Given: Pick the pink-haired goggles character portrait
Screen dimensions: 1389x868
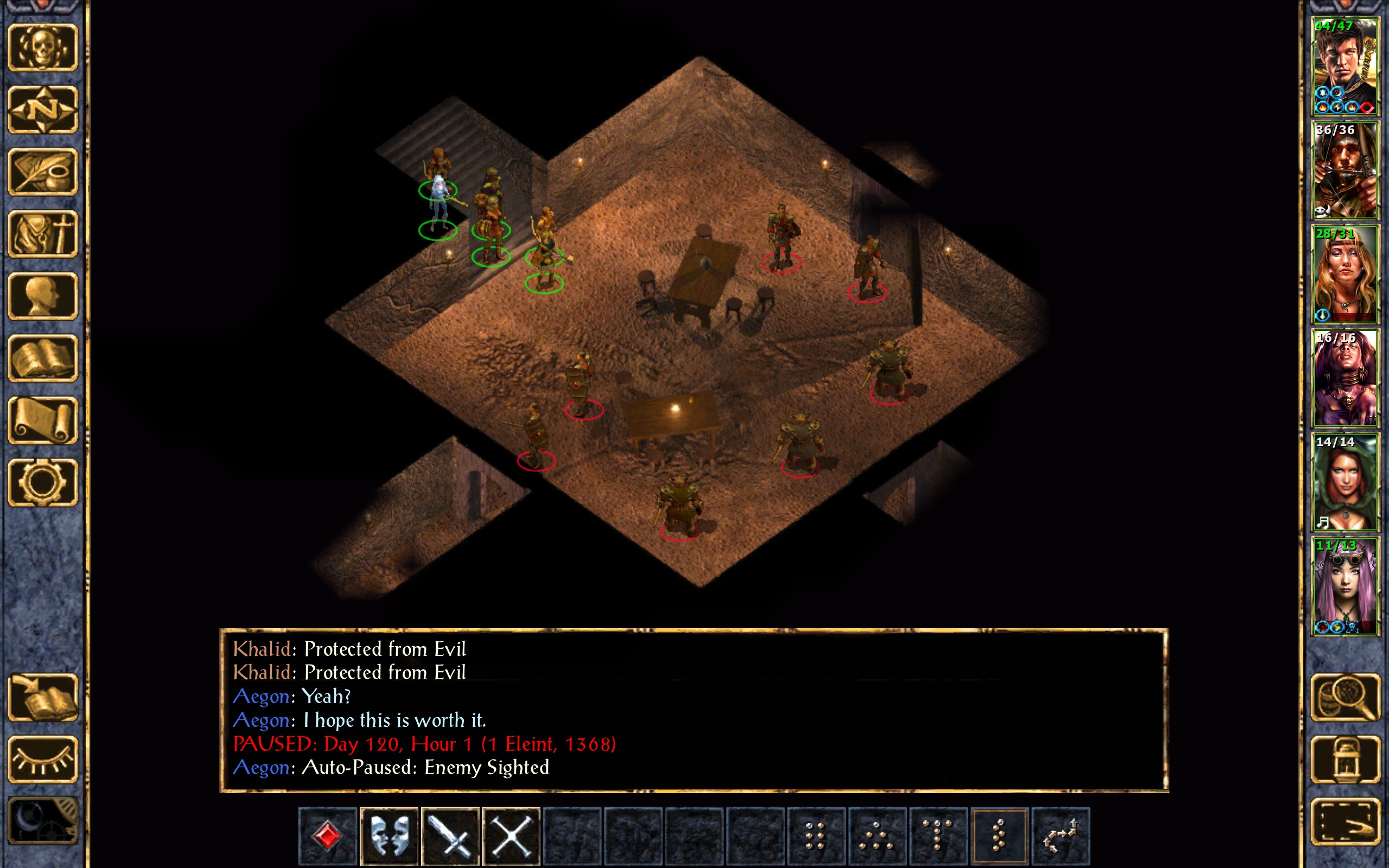Looking at the screenshot, I should tap(1344, 586).
